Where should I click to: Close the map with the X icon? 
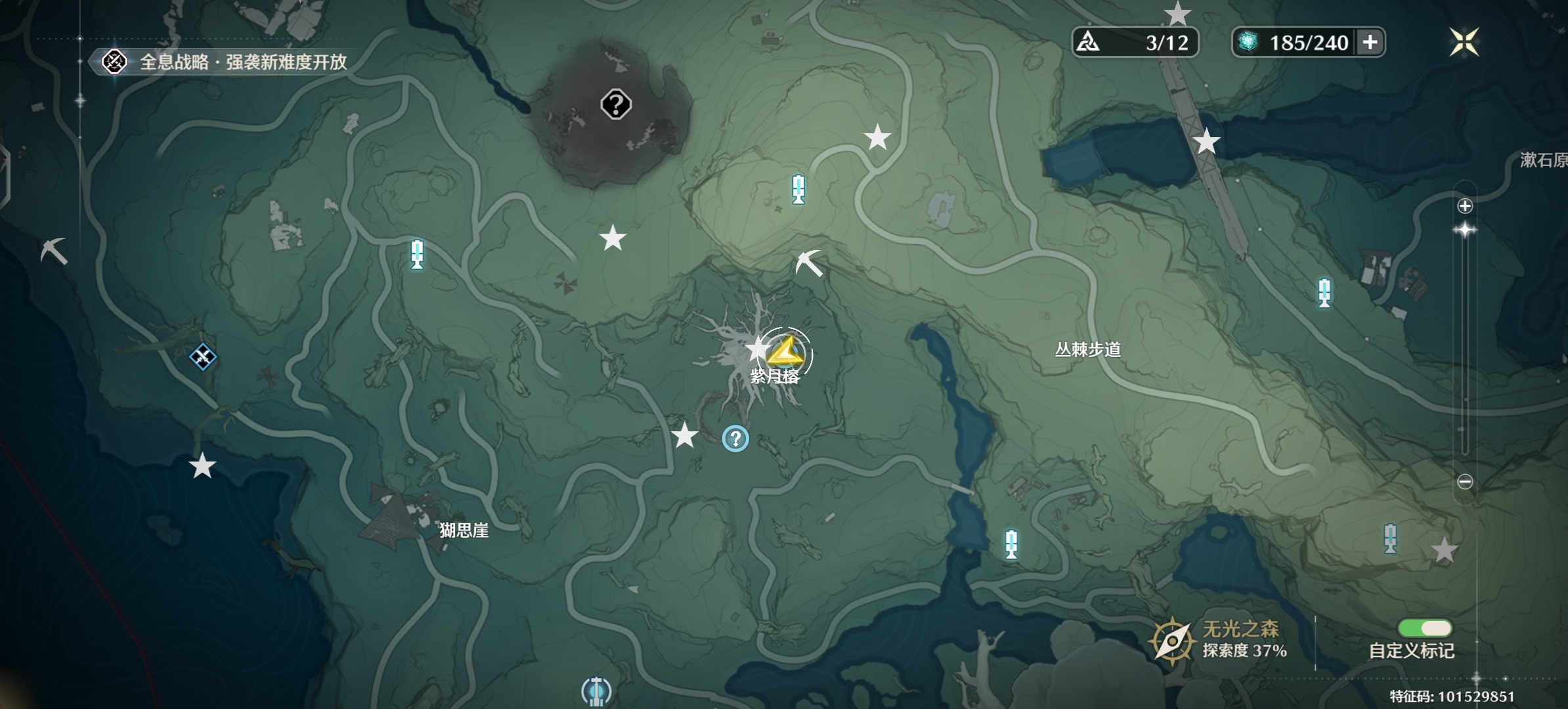click(x=1464, y=43)
